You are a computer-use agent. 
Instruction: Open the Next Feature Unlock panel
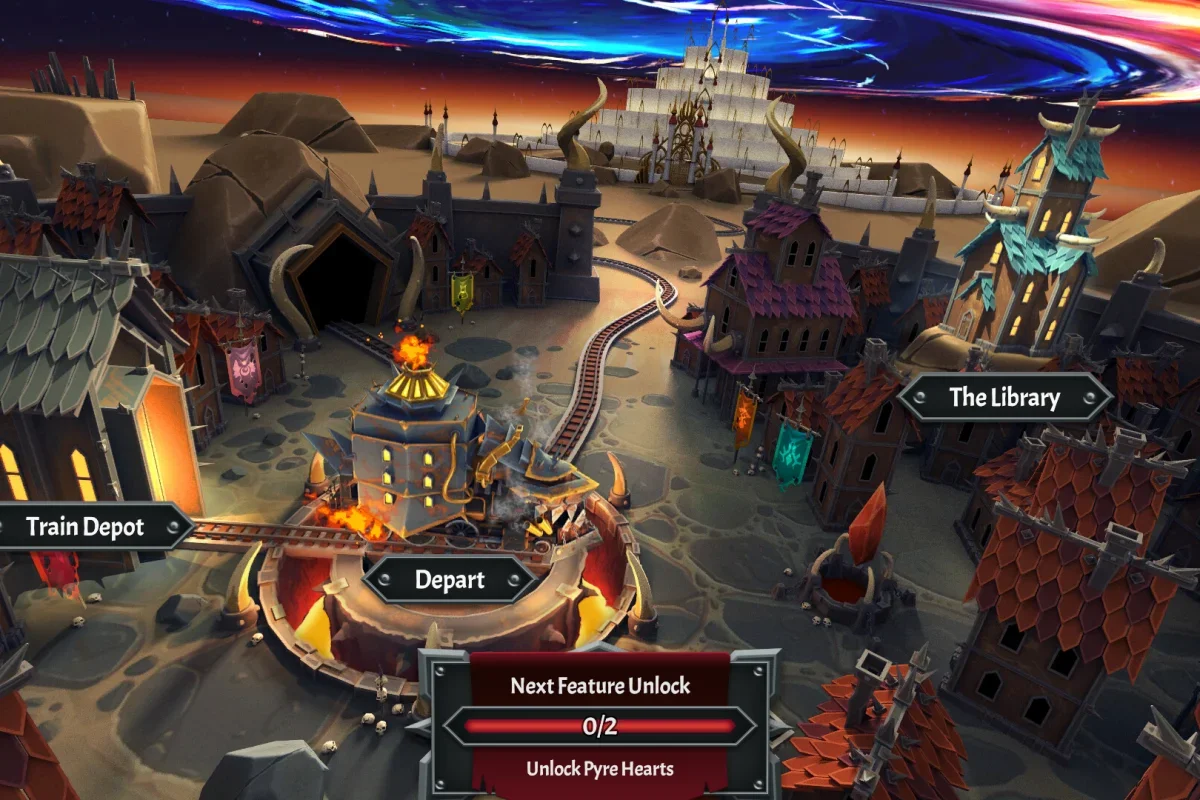tap(599, 726)
